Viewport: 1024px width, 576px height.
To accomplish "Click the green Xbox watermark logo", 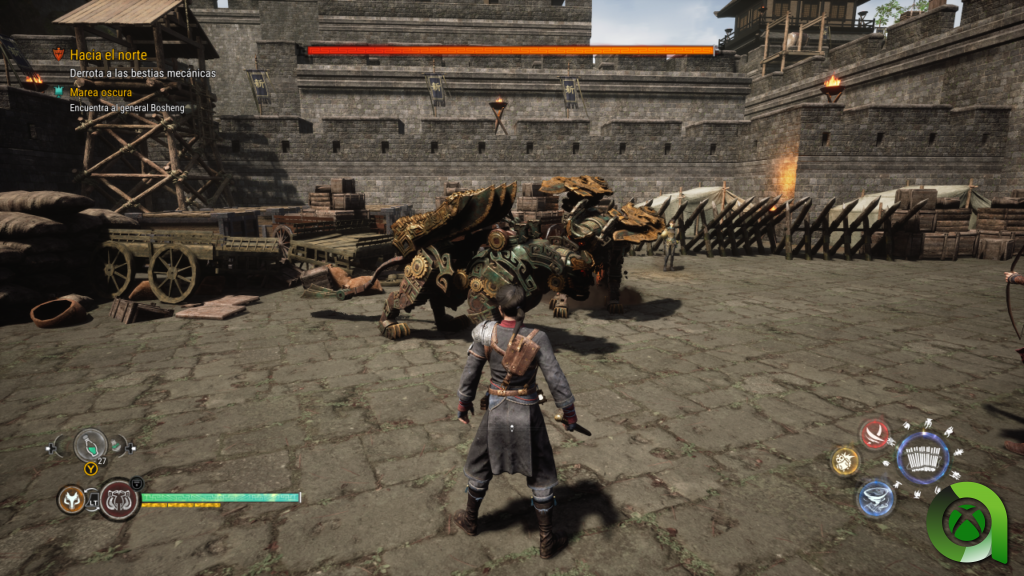I will pyautogui.click(x=969, y=521).
